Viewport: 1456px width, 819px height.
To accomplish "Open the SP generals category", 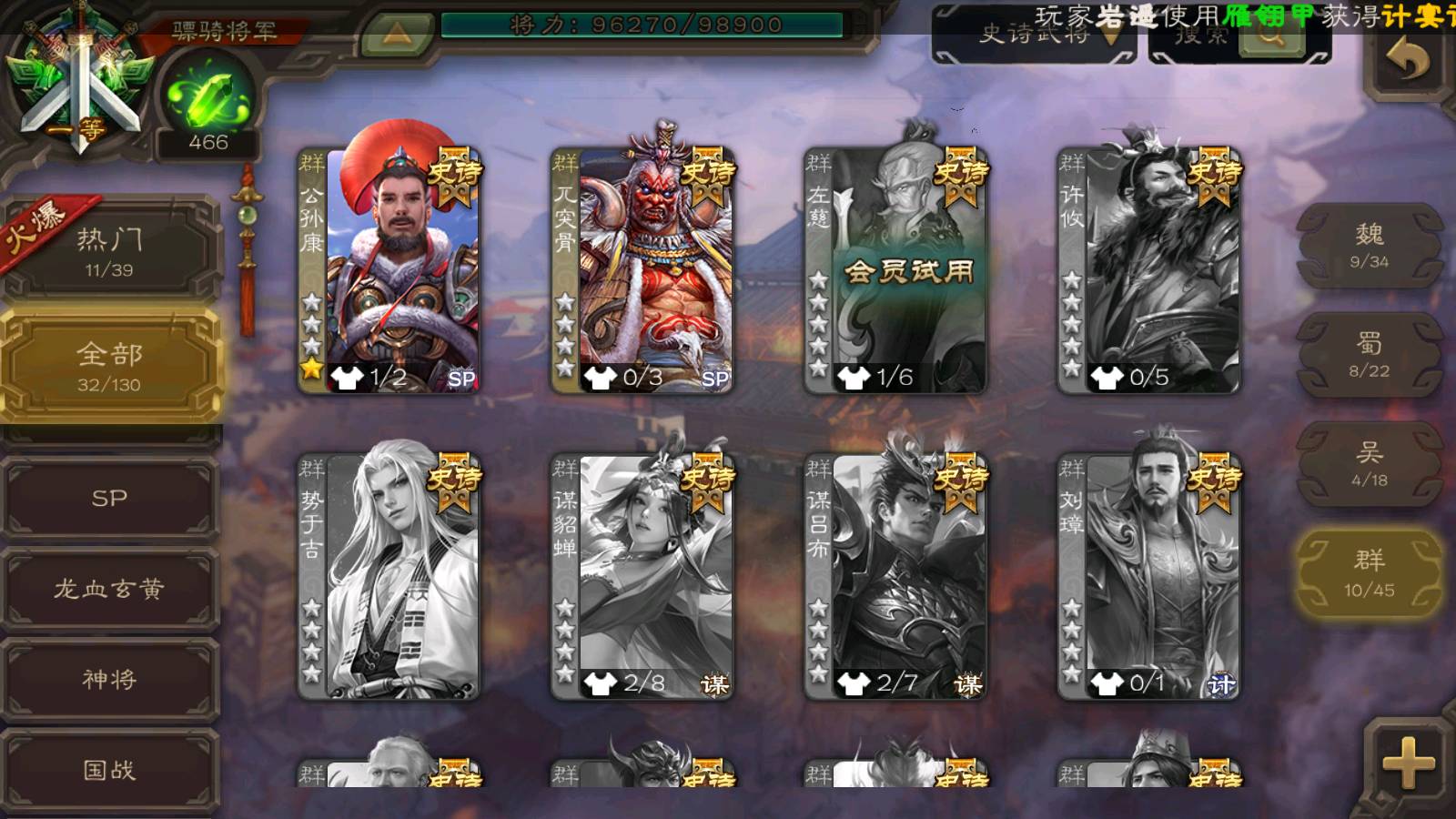I will click(109, 499).
